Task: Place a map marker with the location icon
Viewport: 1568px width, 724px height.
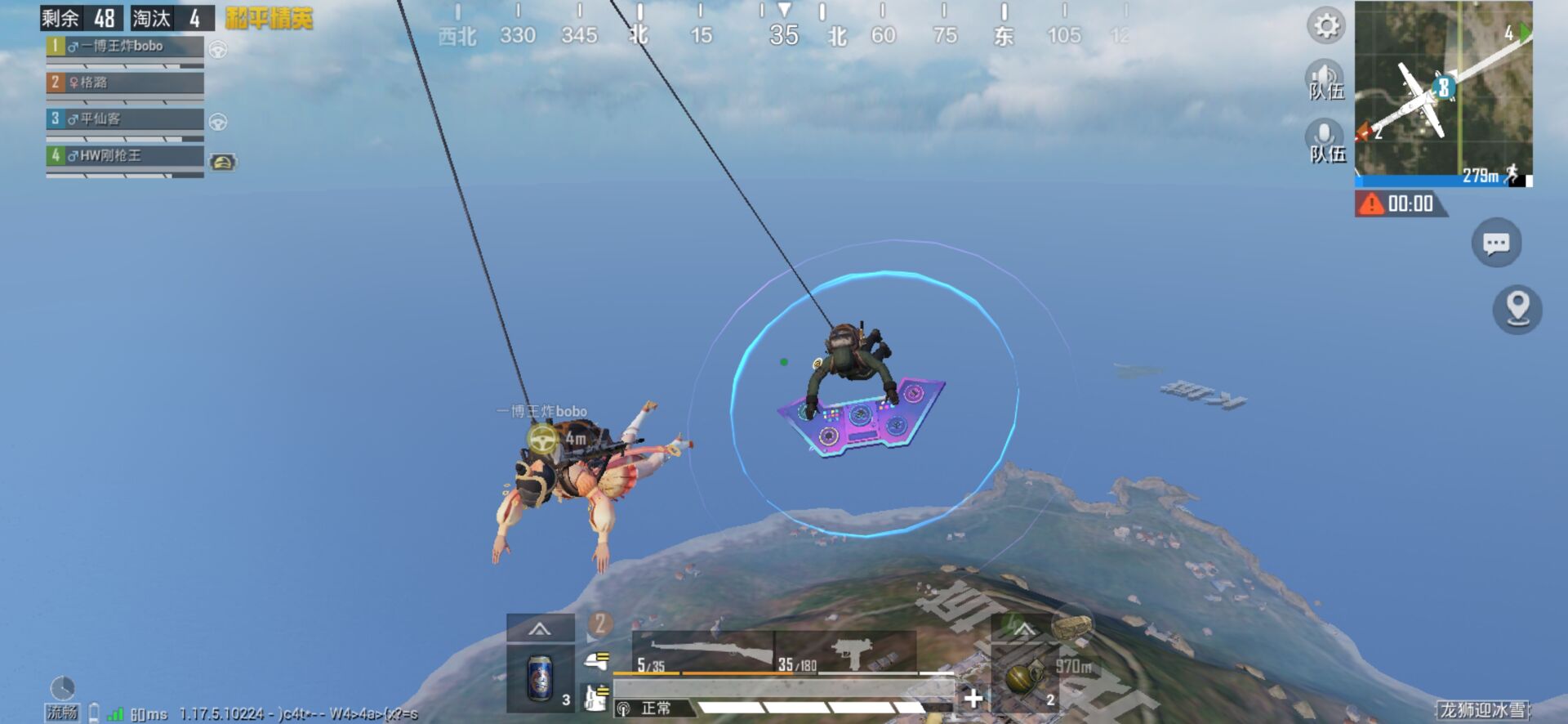Action: point(1517,309)
